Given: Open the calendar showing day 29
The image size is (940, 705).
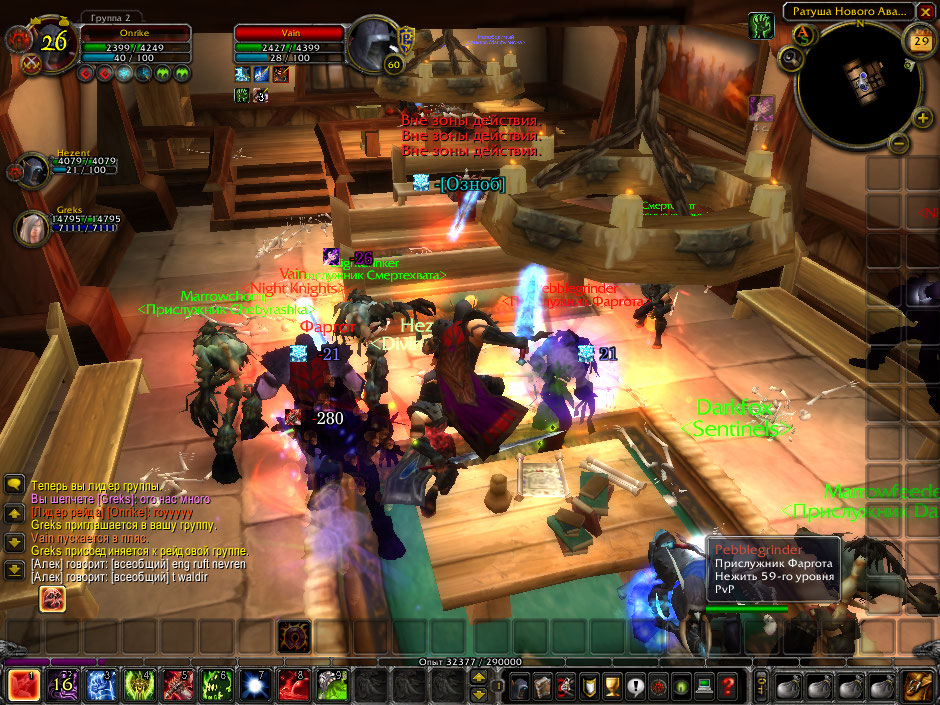Looking at the screenshot, I should 920,41.
